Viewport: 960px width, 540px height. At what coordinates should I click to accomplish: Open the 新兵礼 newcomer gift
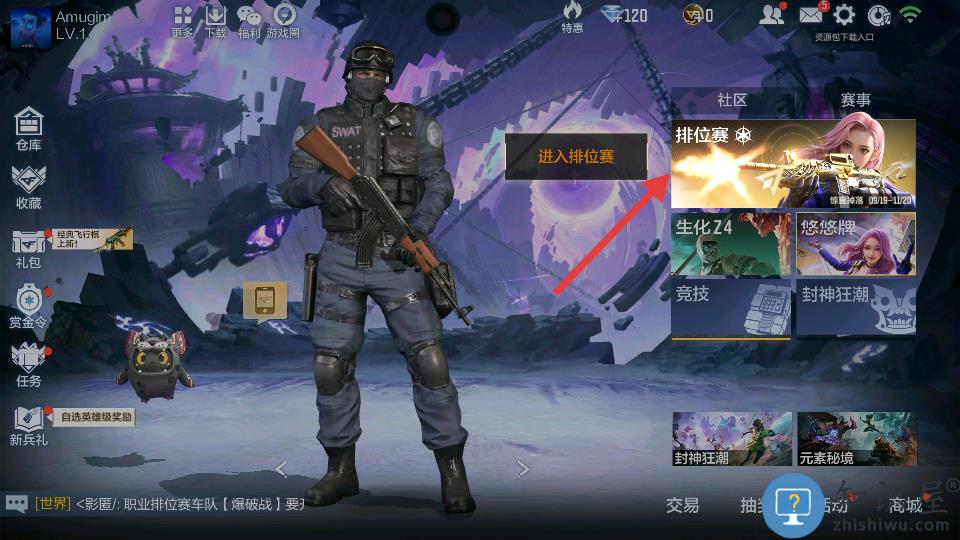(x=28, y=424)
